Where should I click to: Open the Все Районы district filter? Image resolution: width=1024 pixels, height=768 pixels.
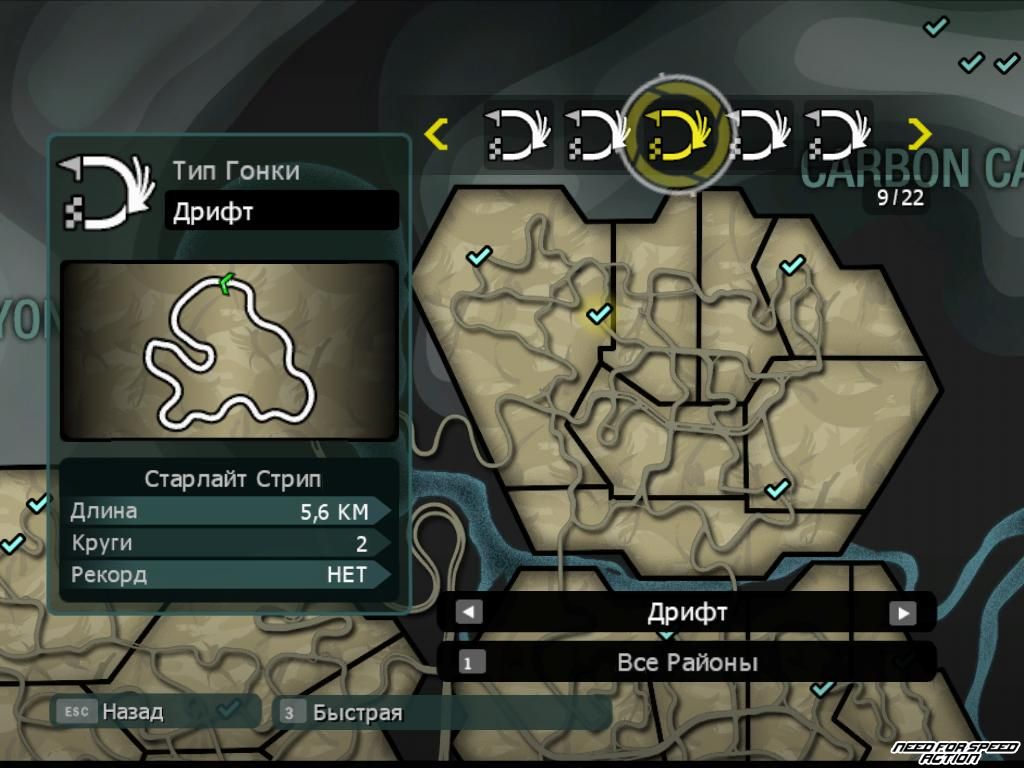coord(686,662)
